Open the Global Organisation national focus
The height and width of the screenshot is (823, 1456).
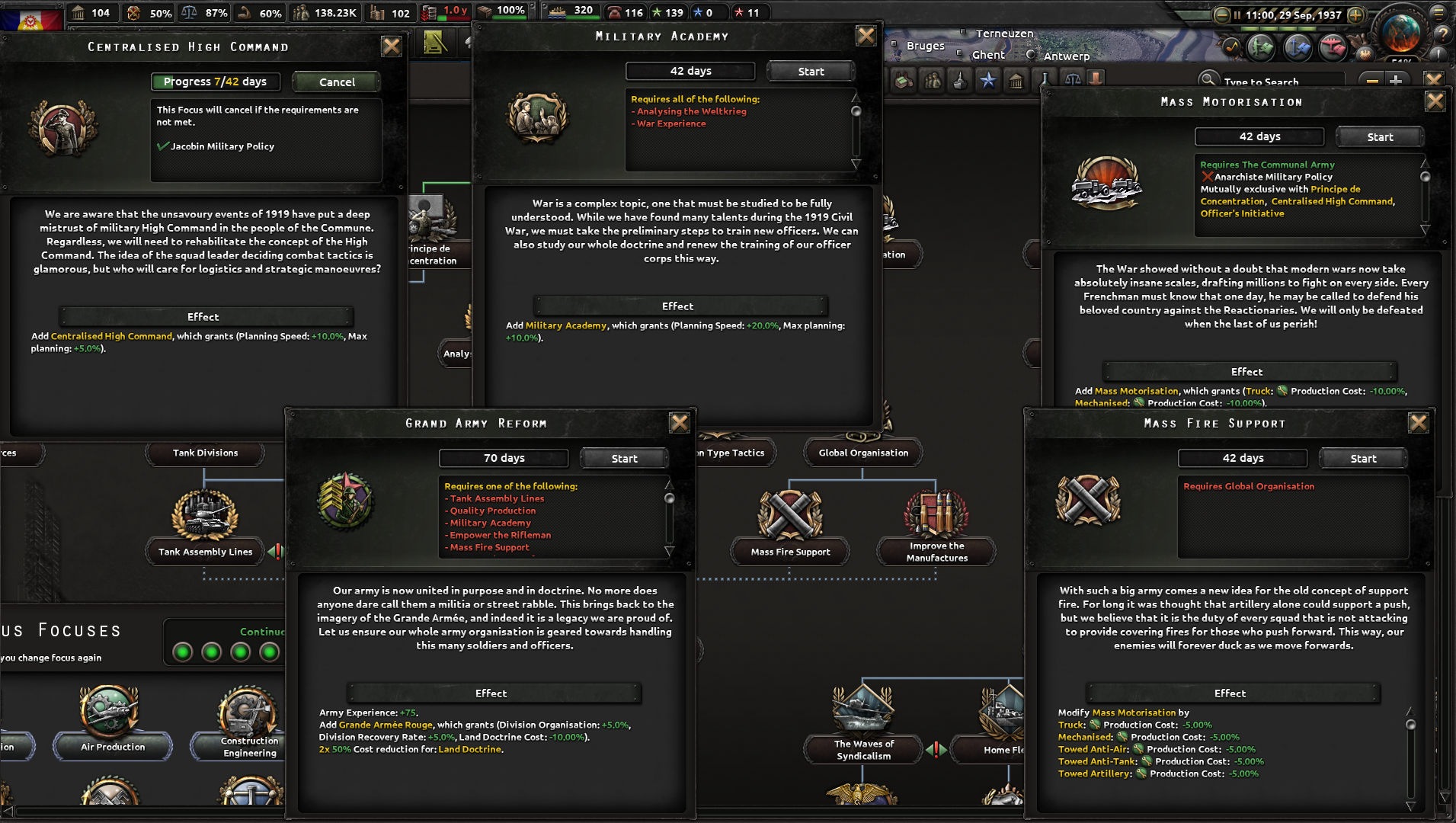pyautogui.click(x=862, y=452)
